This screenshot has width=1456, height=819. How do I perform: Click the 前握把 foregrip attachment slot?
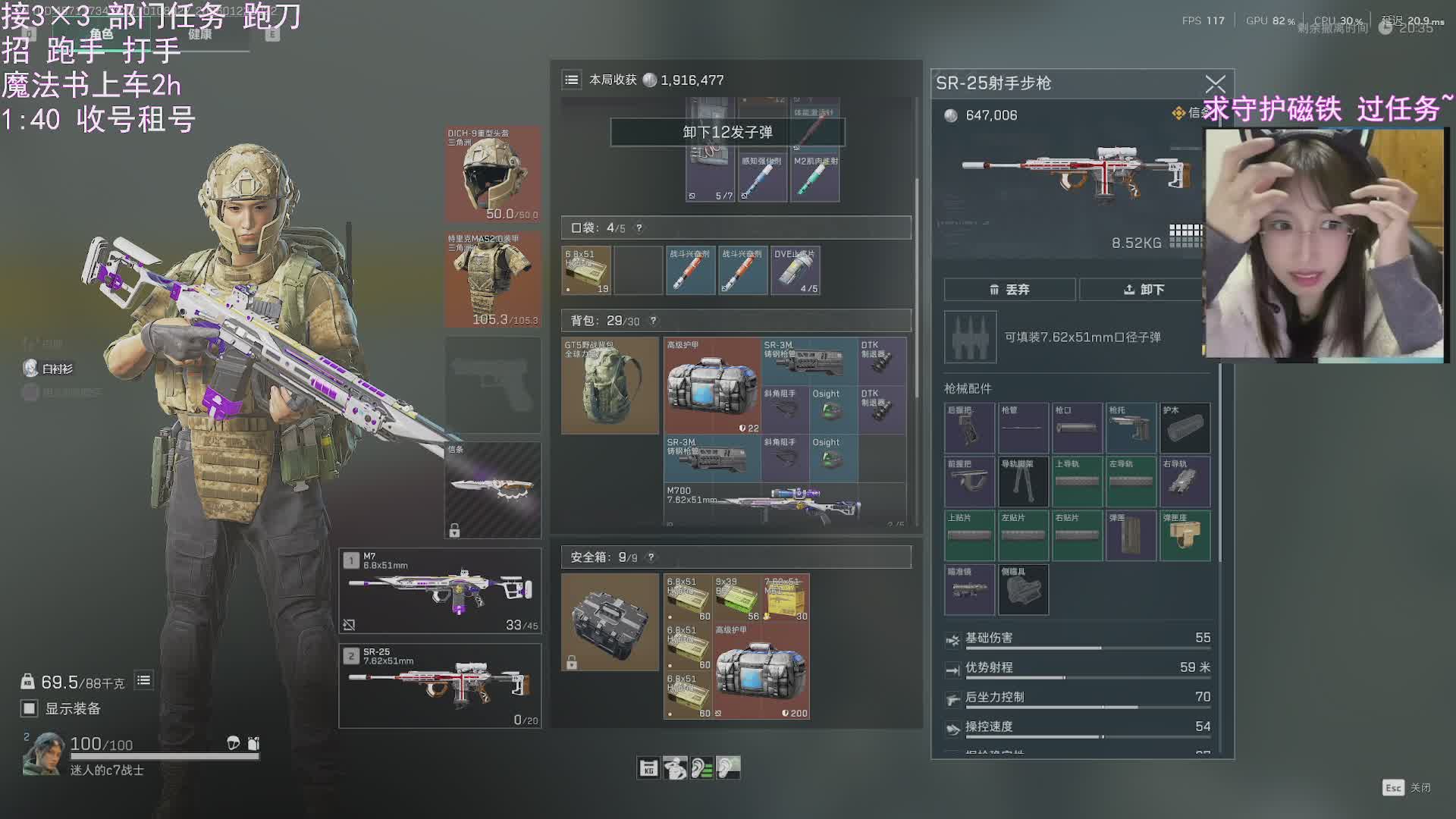969,482
